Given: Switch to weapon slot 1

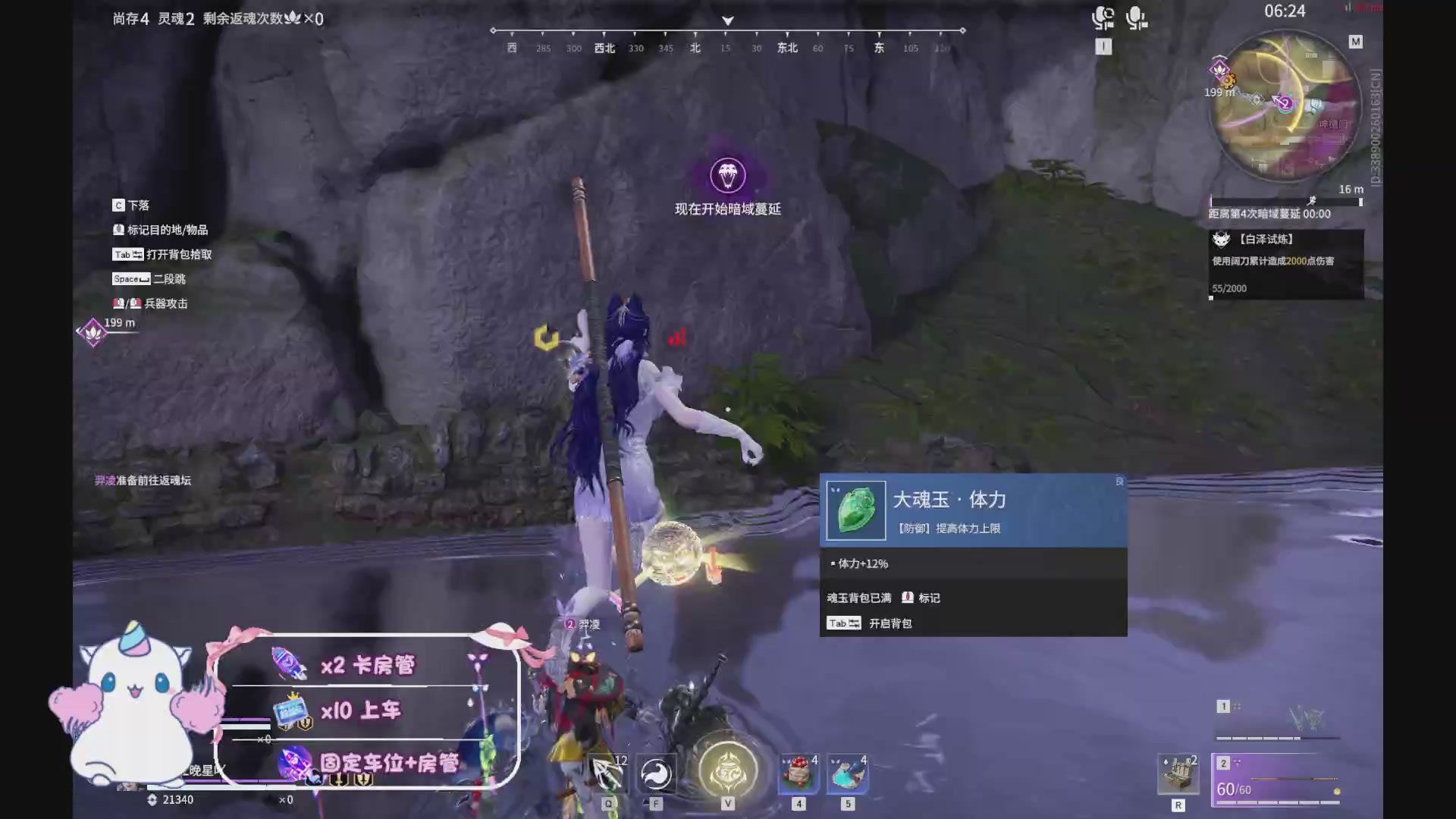Looking at the screenshot, I should (1223, 705).
